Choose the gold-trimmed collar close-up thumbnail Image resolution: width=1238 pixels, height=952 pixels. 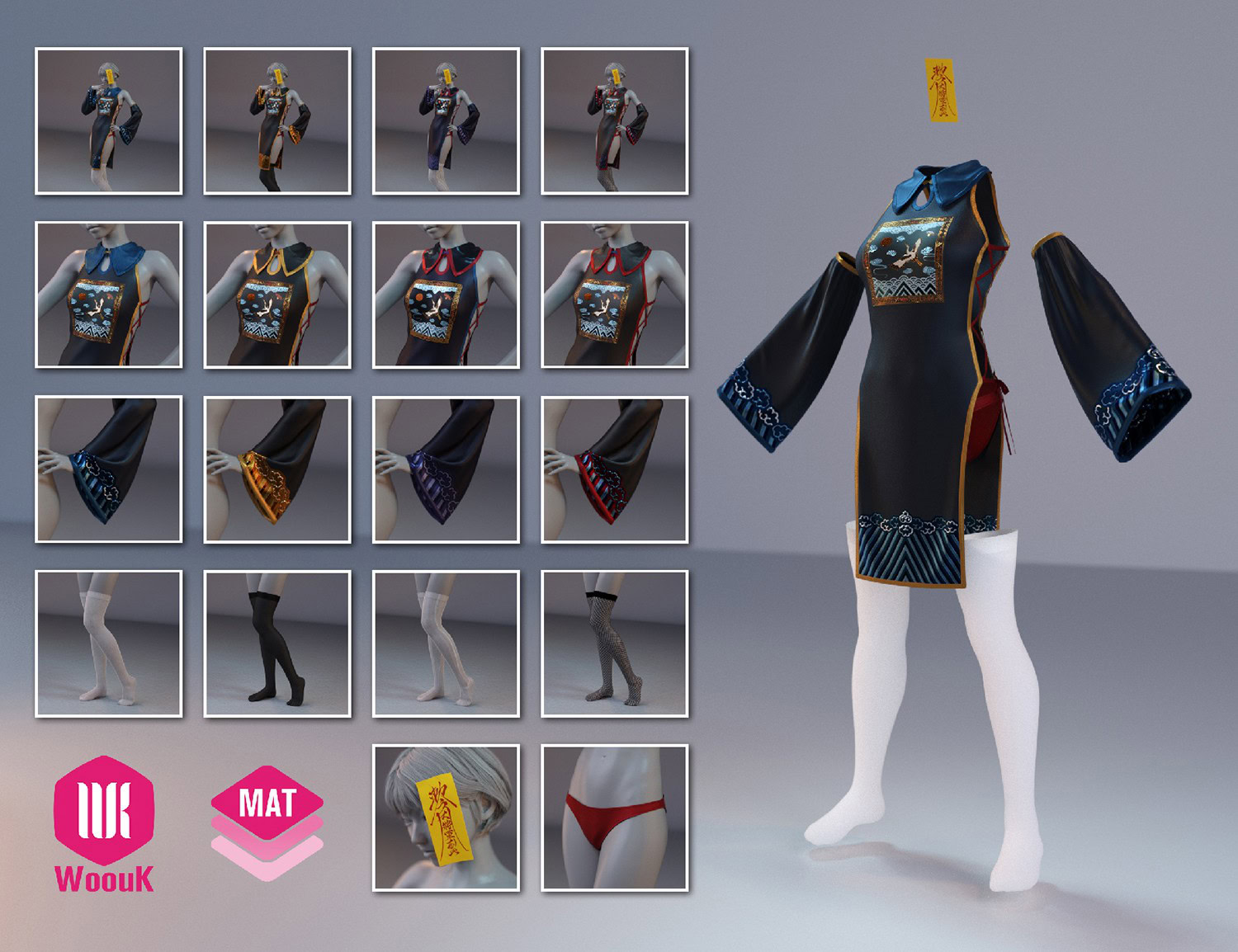pos(277,295)
